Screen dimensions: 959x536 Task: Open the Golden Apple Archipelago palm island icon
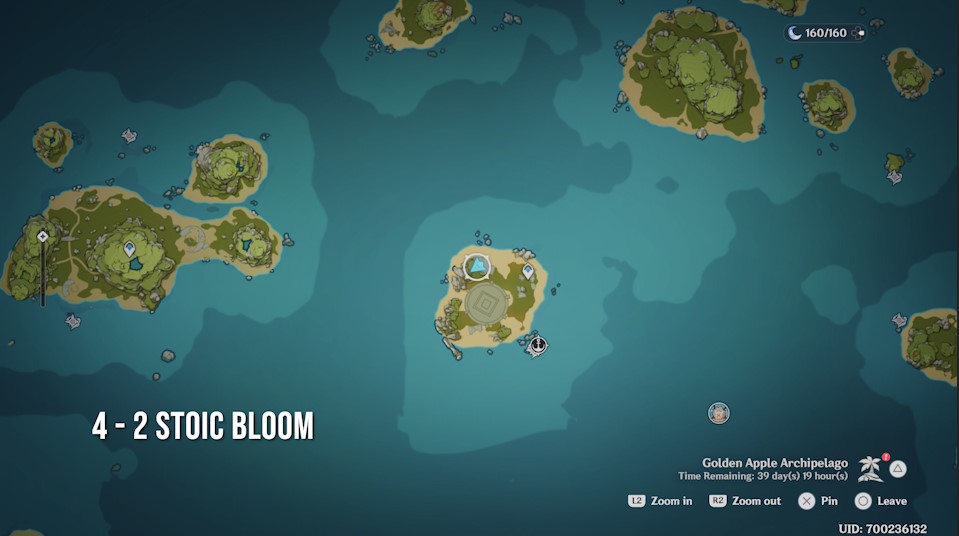[x=870, y=468]
